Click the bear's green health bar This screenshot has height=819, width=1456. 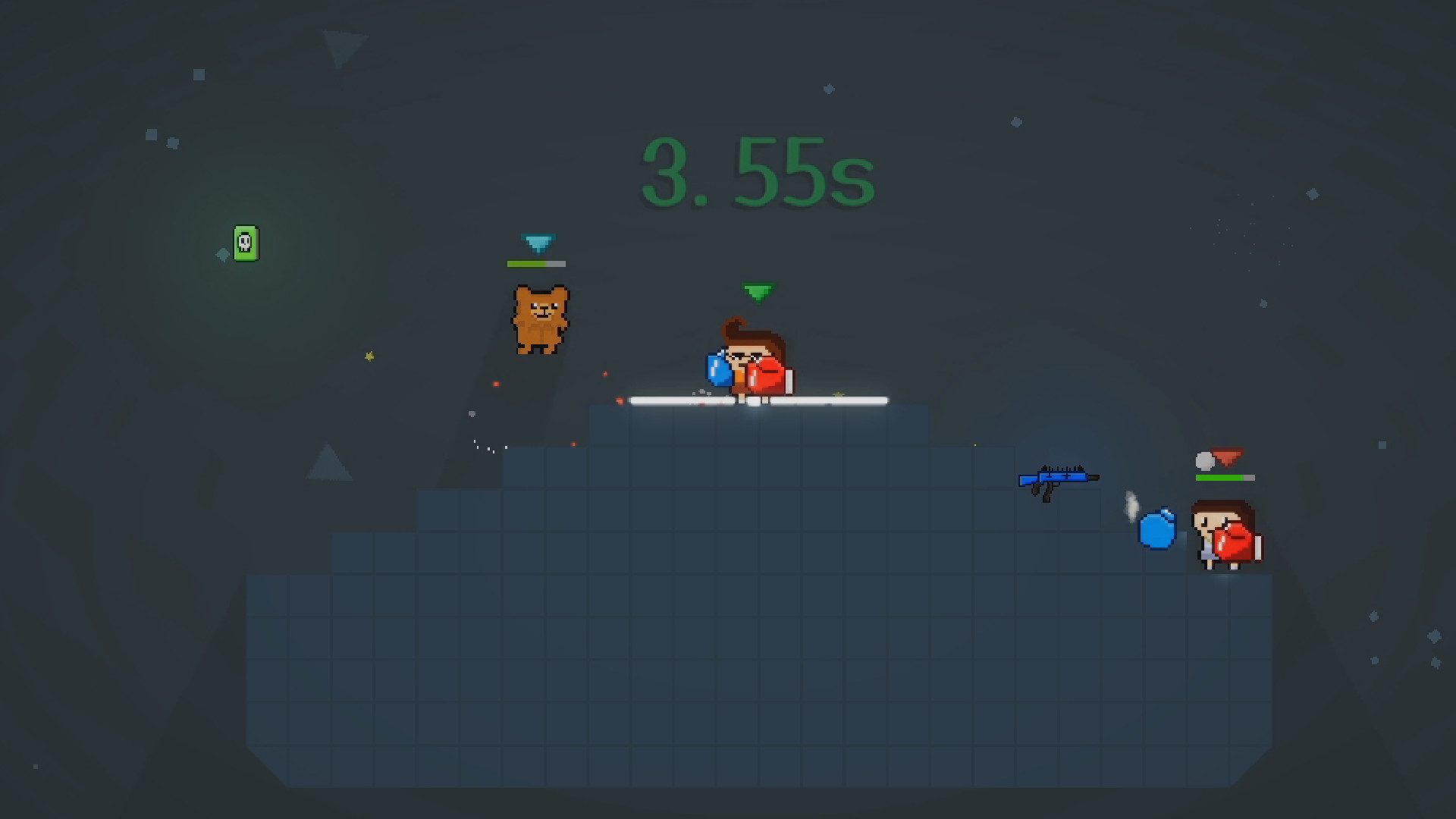pos(526,265)
